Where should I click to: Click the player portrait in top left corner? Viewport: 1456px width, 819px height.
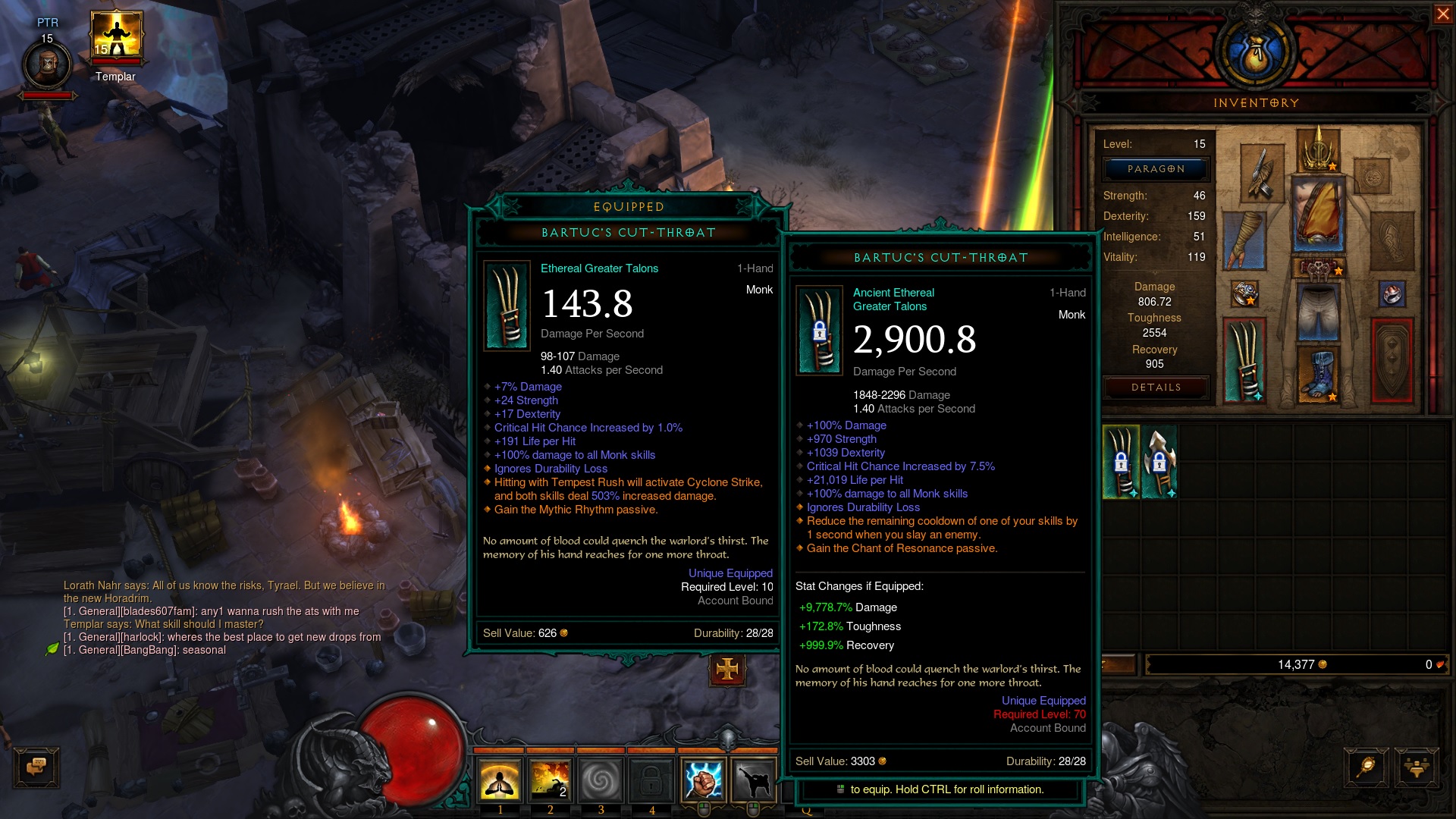(47, 61)
